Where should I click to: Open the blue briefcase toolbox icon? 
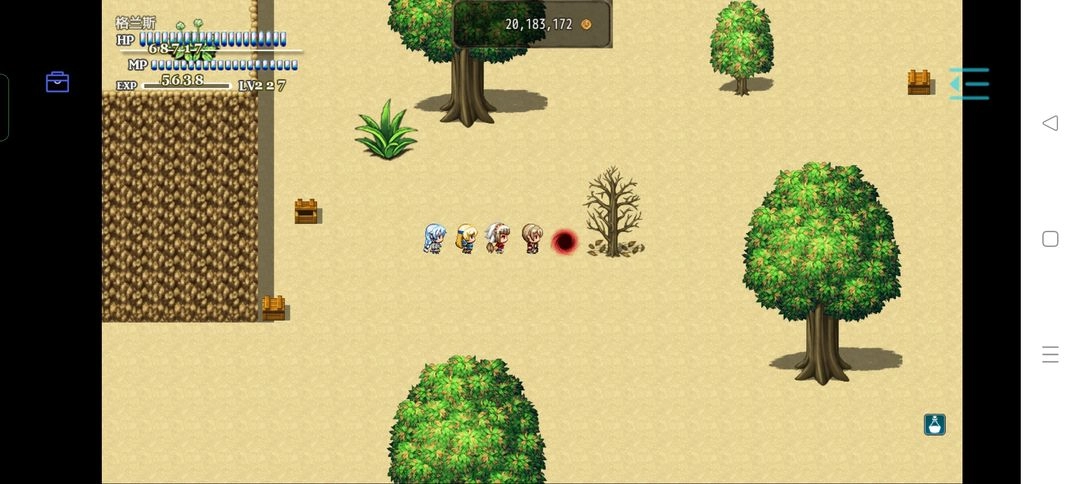pyautogui.click(x=57, y=82)
